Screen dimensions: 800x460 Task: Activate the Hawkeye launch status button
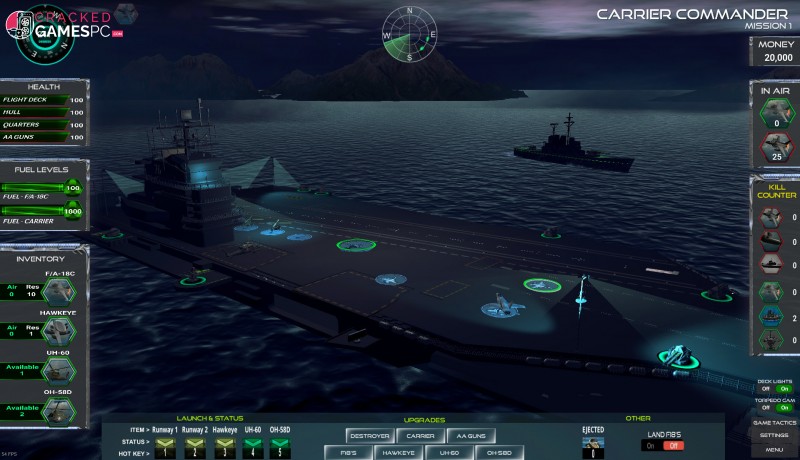pyautogui.click(x=224, y=441)
